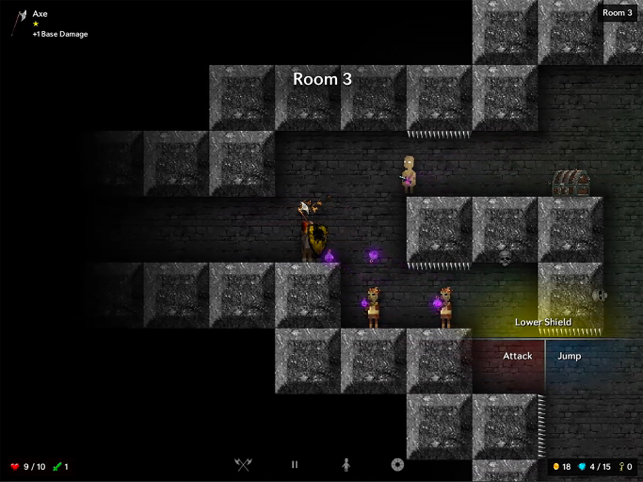Select the equipped Axe weapon icon
Screen dimensions: 643x482
19,23
